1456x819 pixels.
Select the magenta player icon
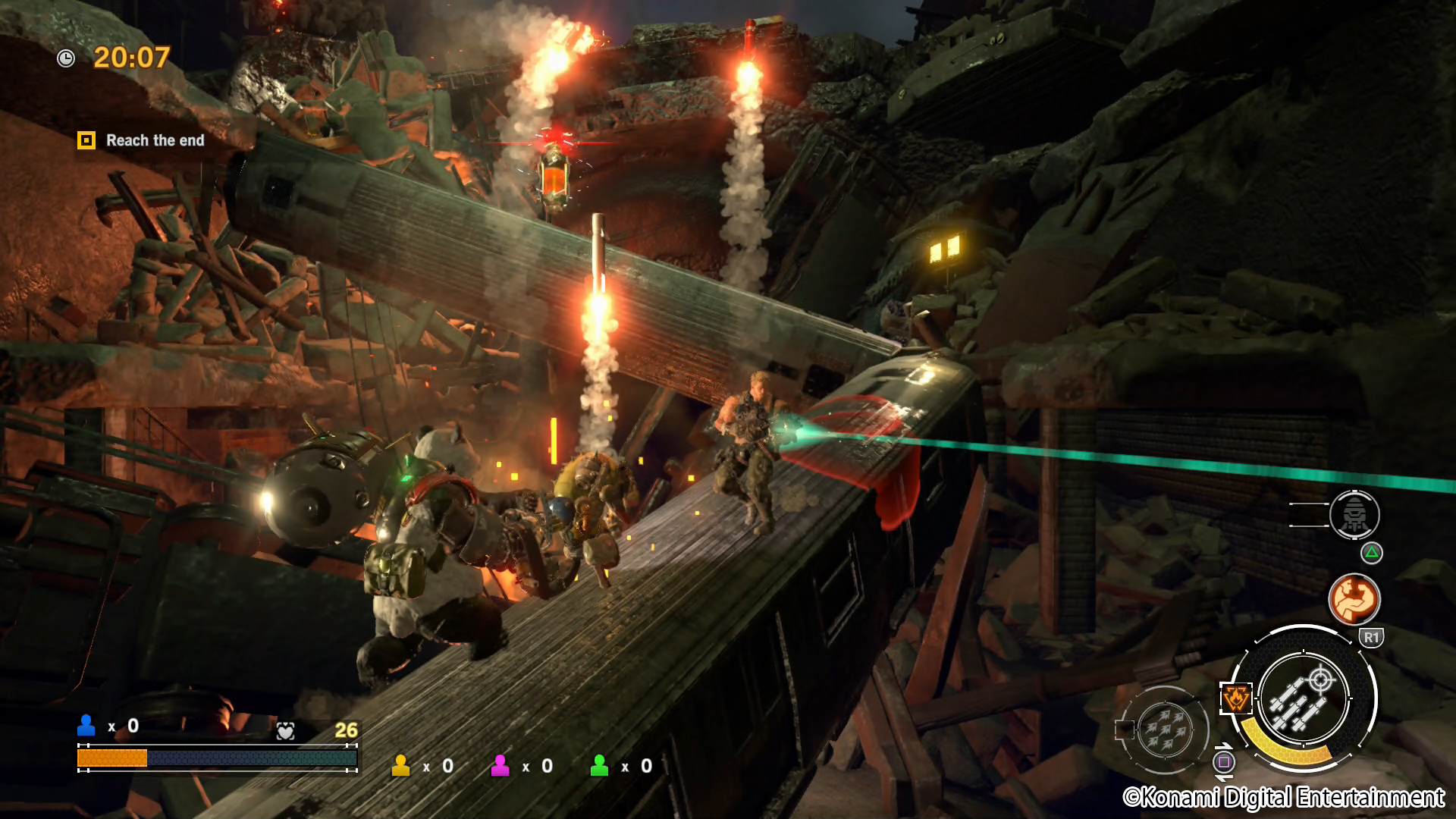point(500,766)
